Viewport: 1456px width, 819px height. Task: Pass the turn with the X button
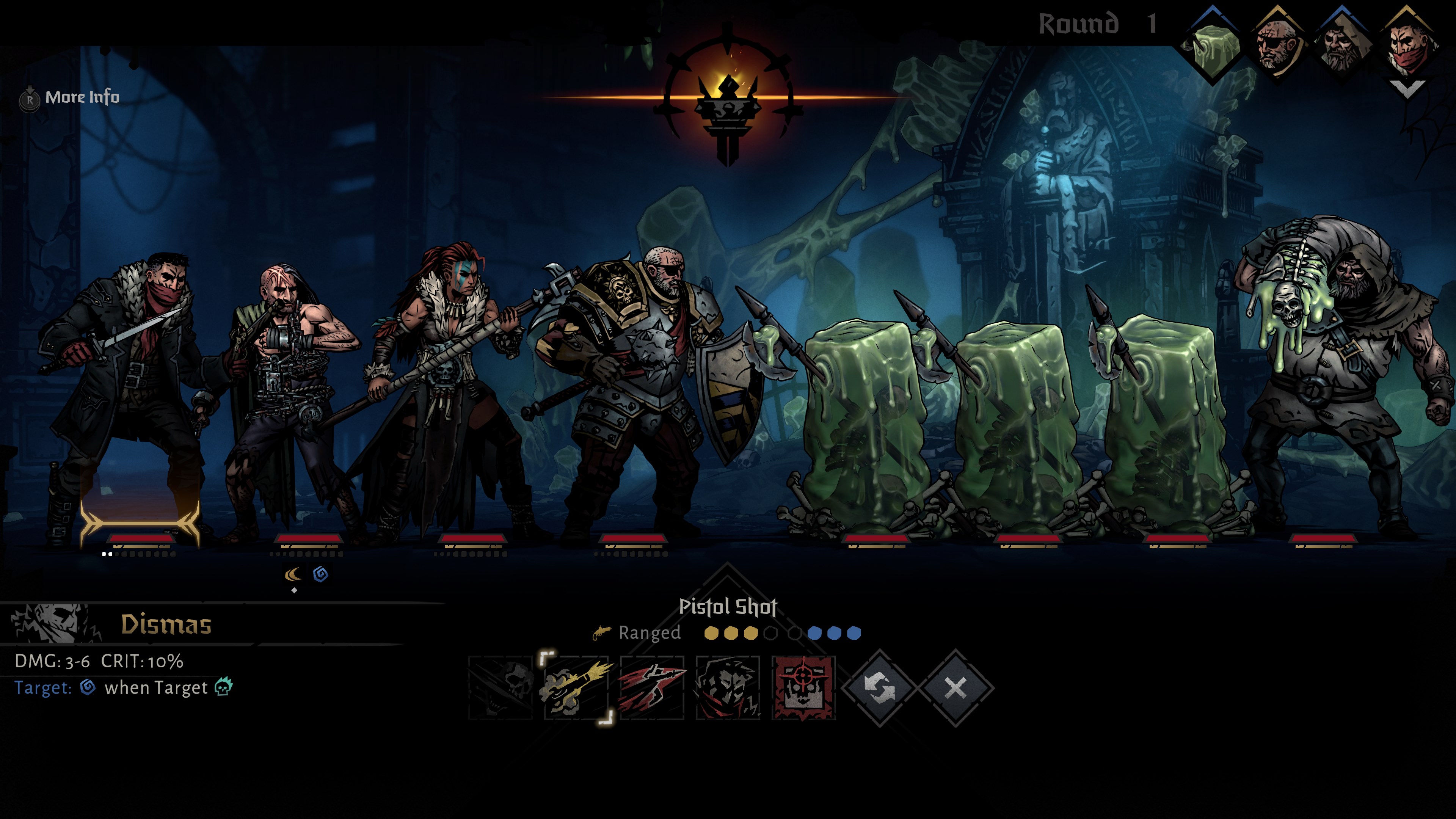(x=956, y=688)
